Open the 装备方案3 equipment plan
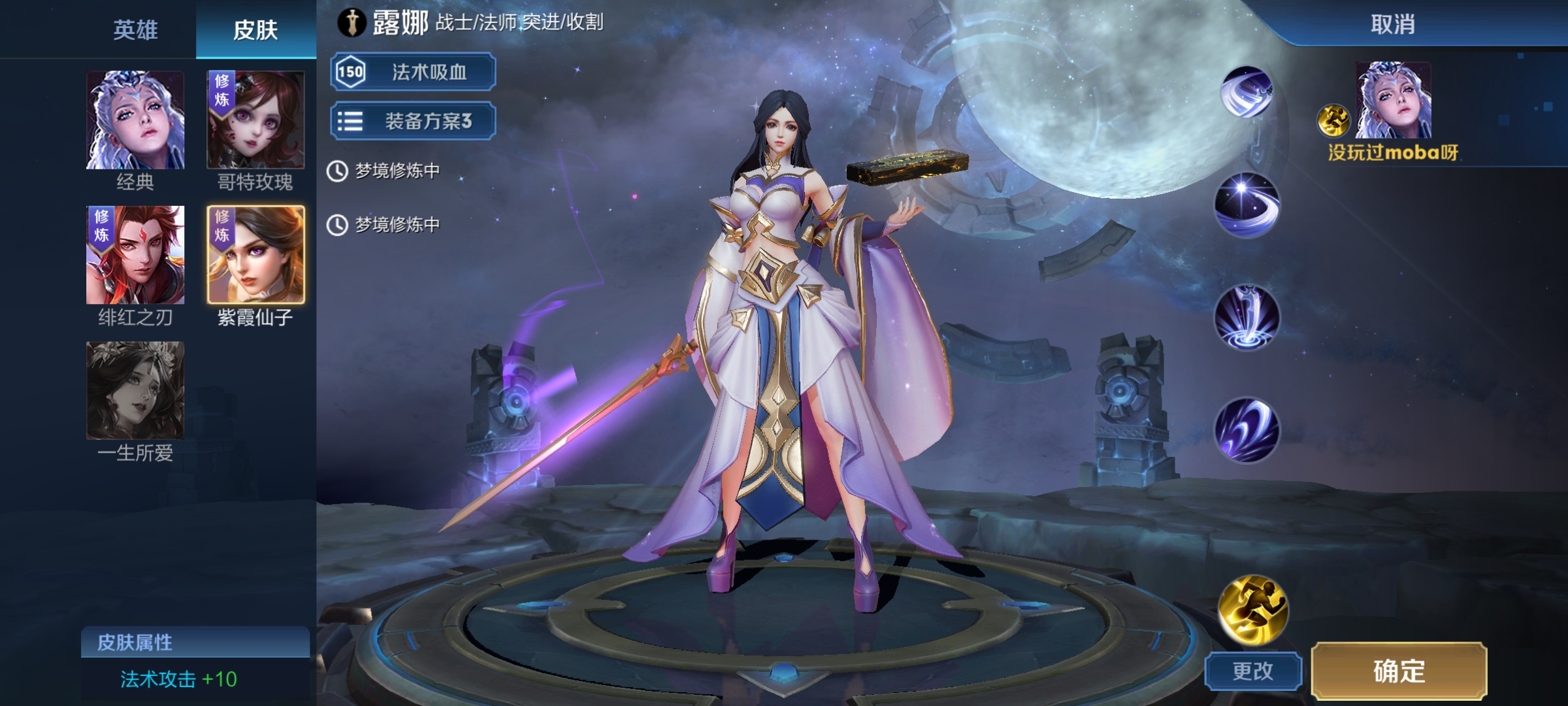 (x=413, y=121)
